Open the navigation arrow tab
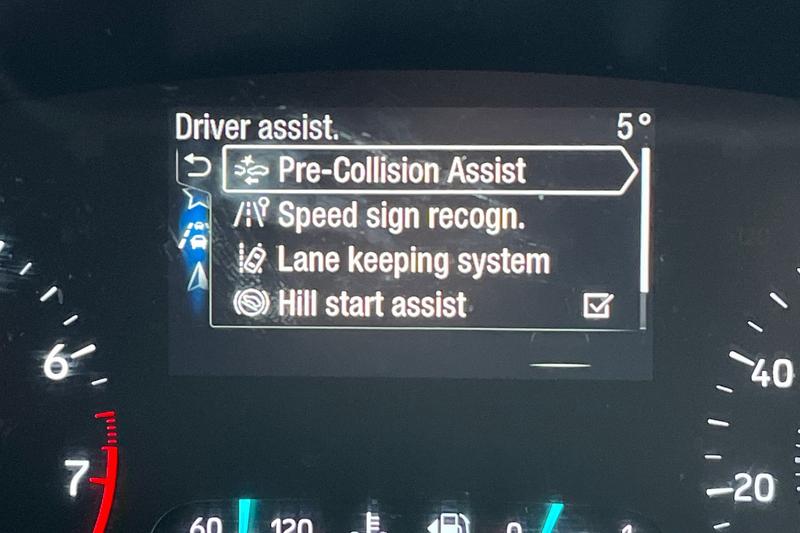This screenshot has width=800, height=533. 197,277
